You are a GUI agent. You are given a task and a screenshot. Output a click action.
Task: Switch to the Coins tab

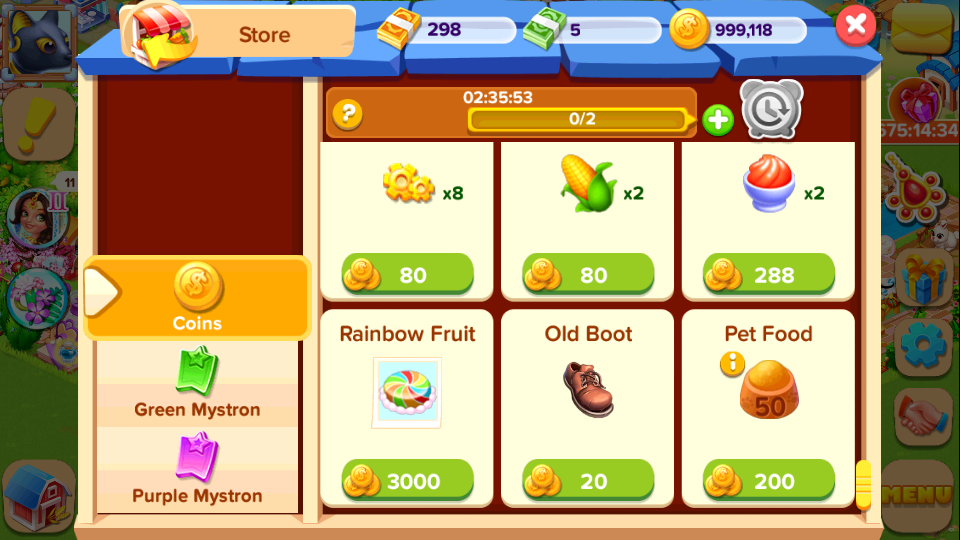198,298
